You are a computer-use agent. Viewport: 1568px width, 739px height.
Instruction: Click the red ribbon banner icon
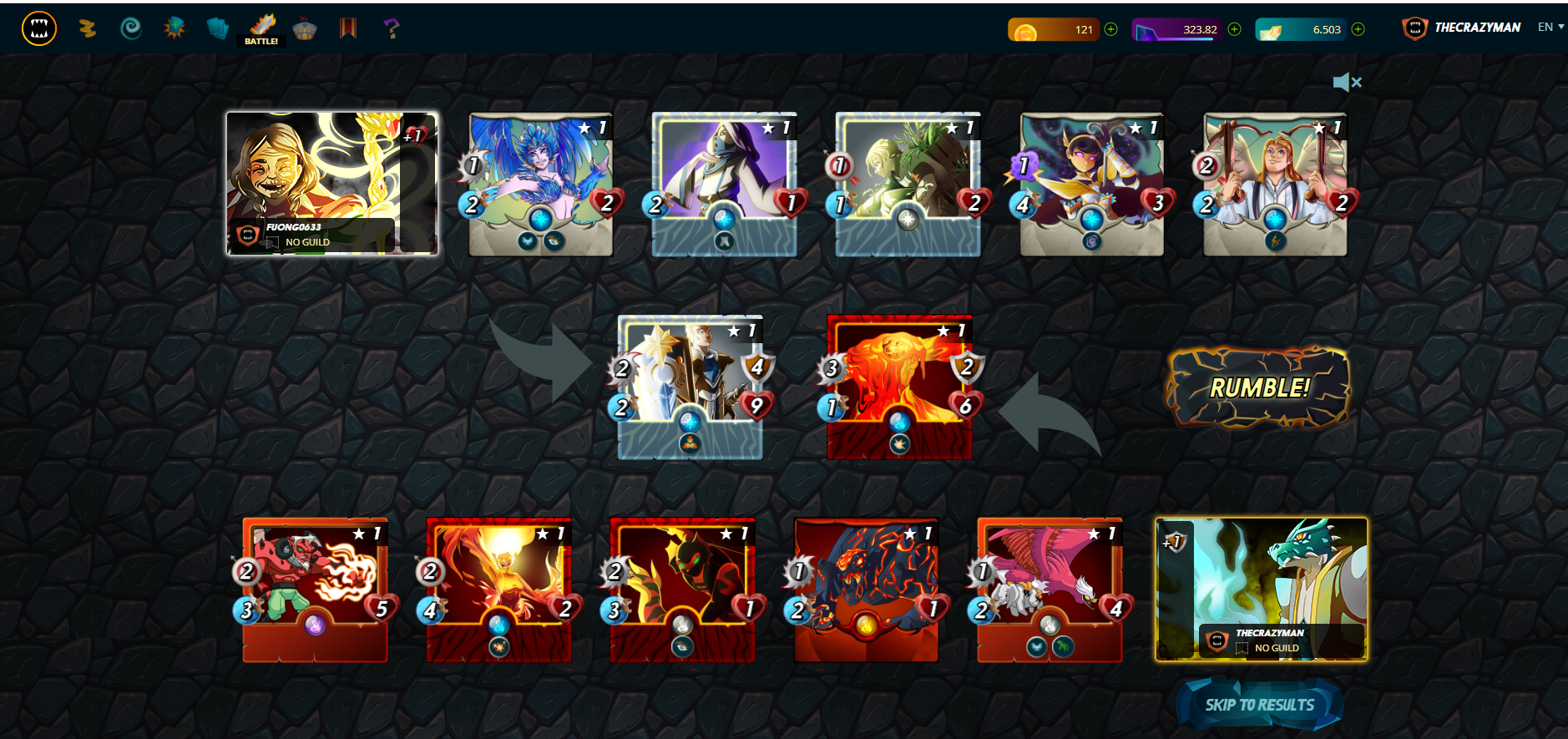[x=346, y=28]
